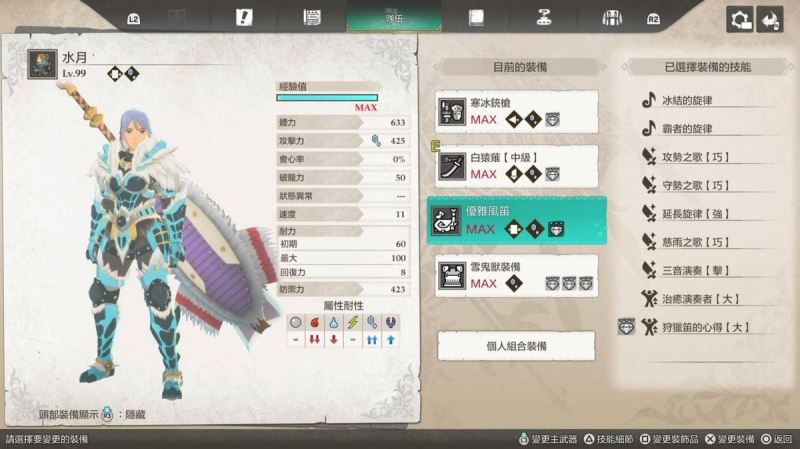Select the highlighted 優雅風笛 equipment slot
This screenshot has height=449, width=800.
(x=517, y=221)
